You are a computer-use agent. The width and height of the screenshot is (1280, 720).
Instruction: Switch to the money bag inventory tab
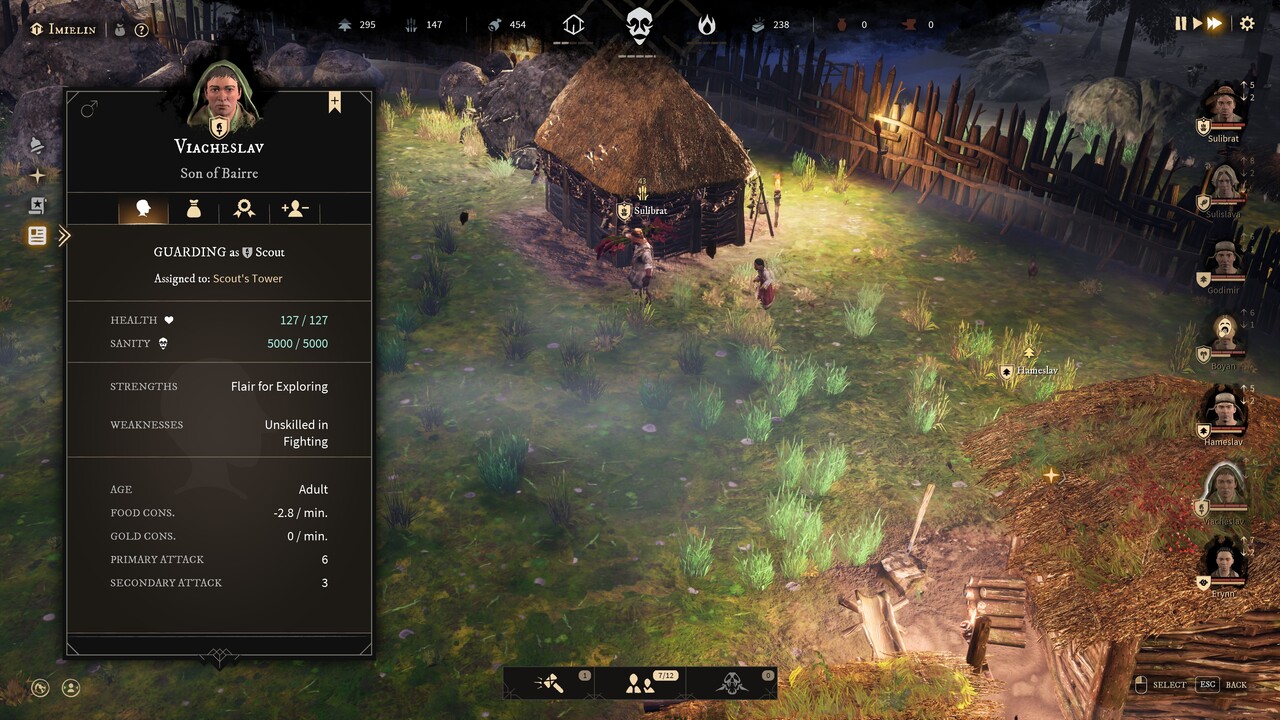(x=193, y=209)
